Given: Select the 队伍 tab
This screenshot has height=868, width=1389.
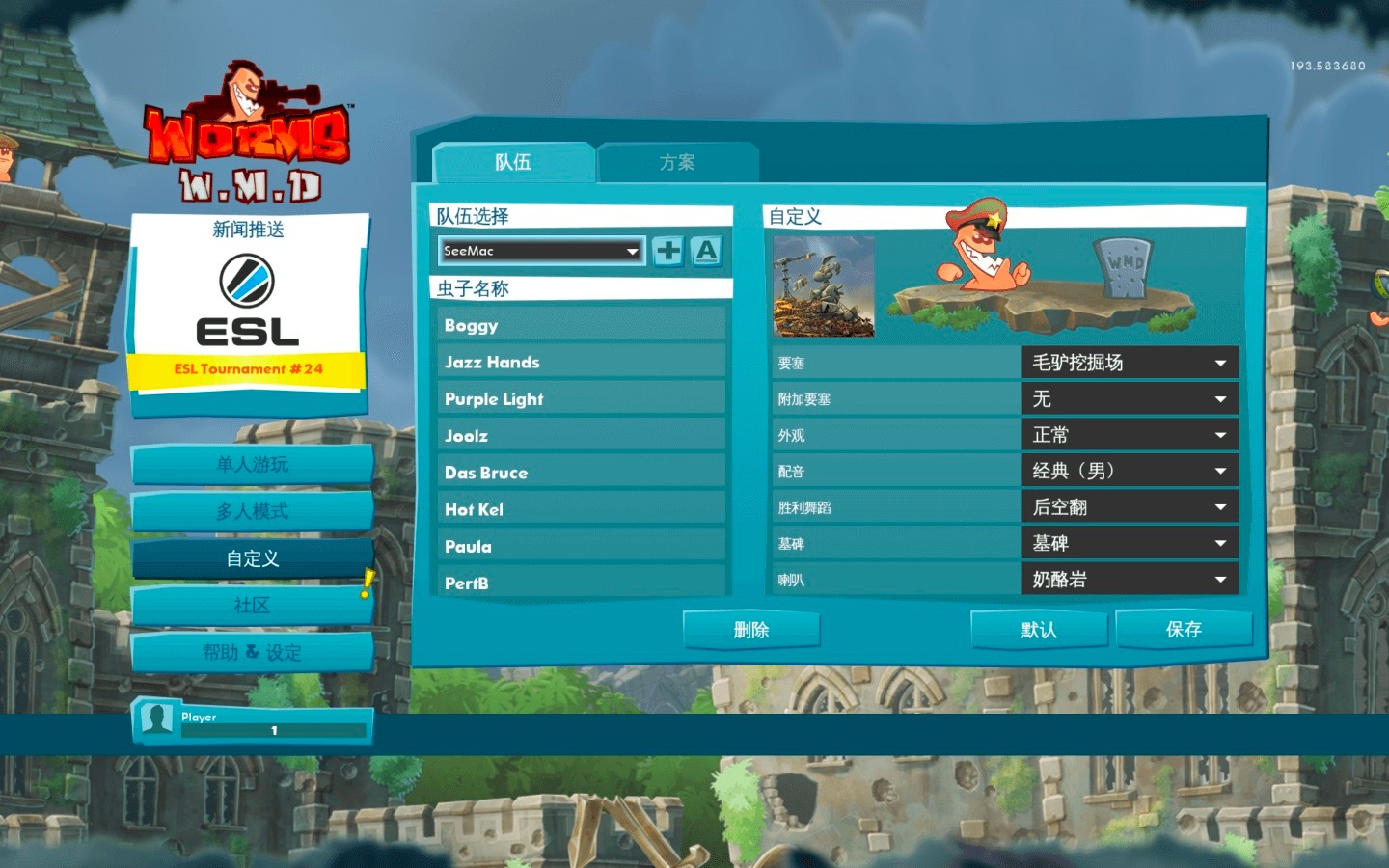Looking at the screenshot, I should coord(513,162).
